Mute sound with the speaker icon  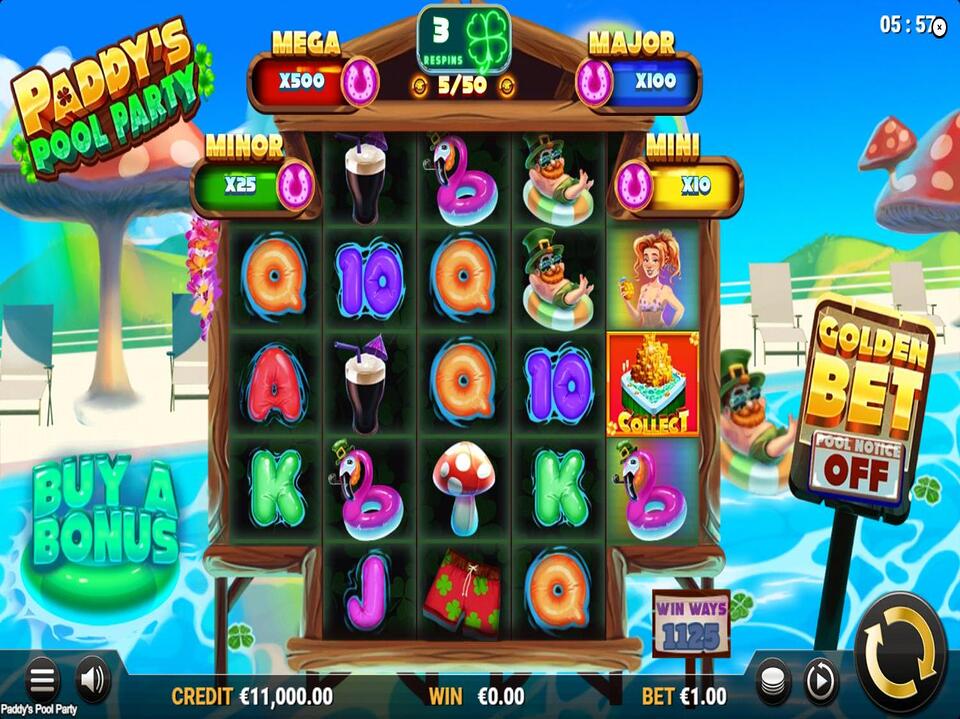(92, 680)
